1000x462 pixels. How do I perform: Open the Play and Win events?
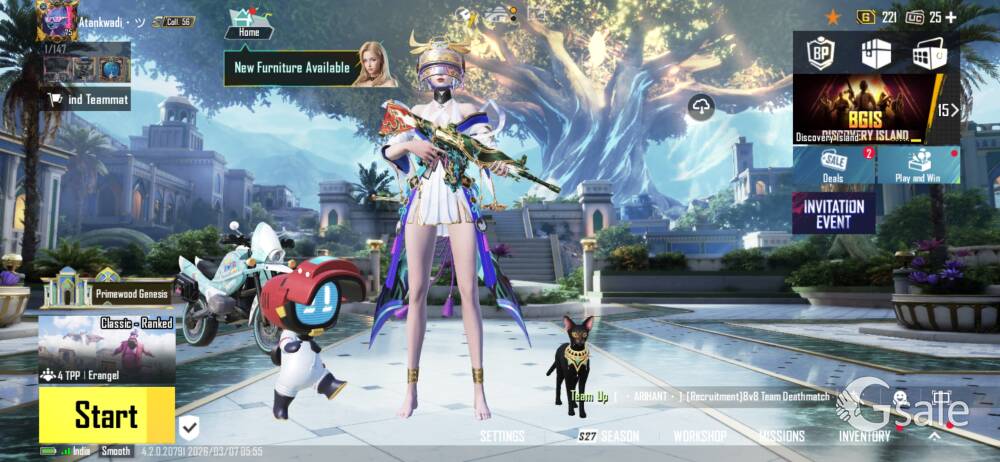tap(918, 166)
